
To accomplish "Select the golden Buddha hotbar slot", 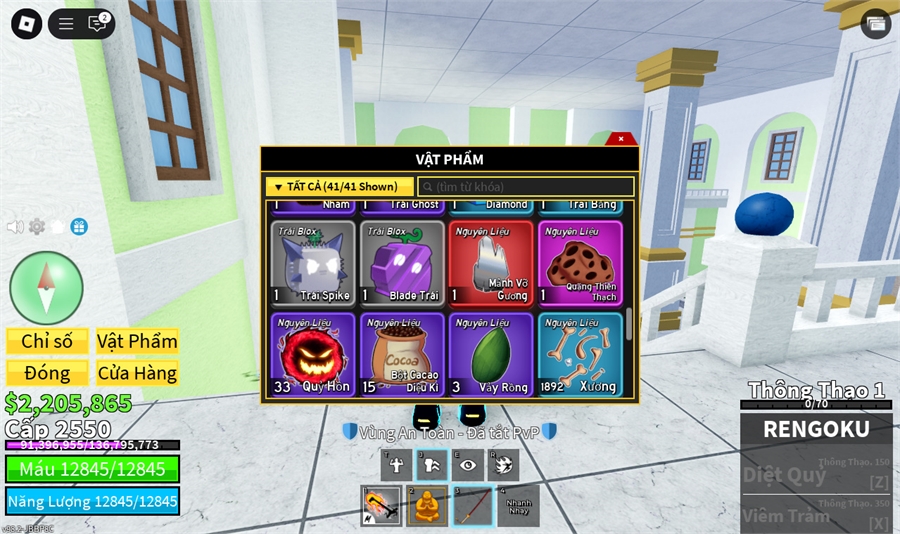I will pos(427,506).
